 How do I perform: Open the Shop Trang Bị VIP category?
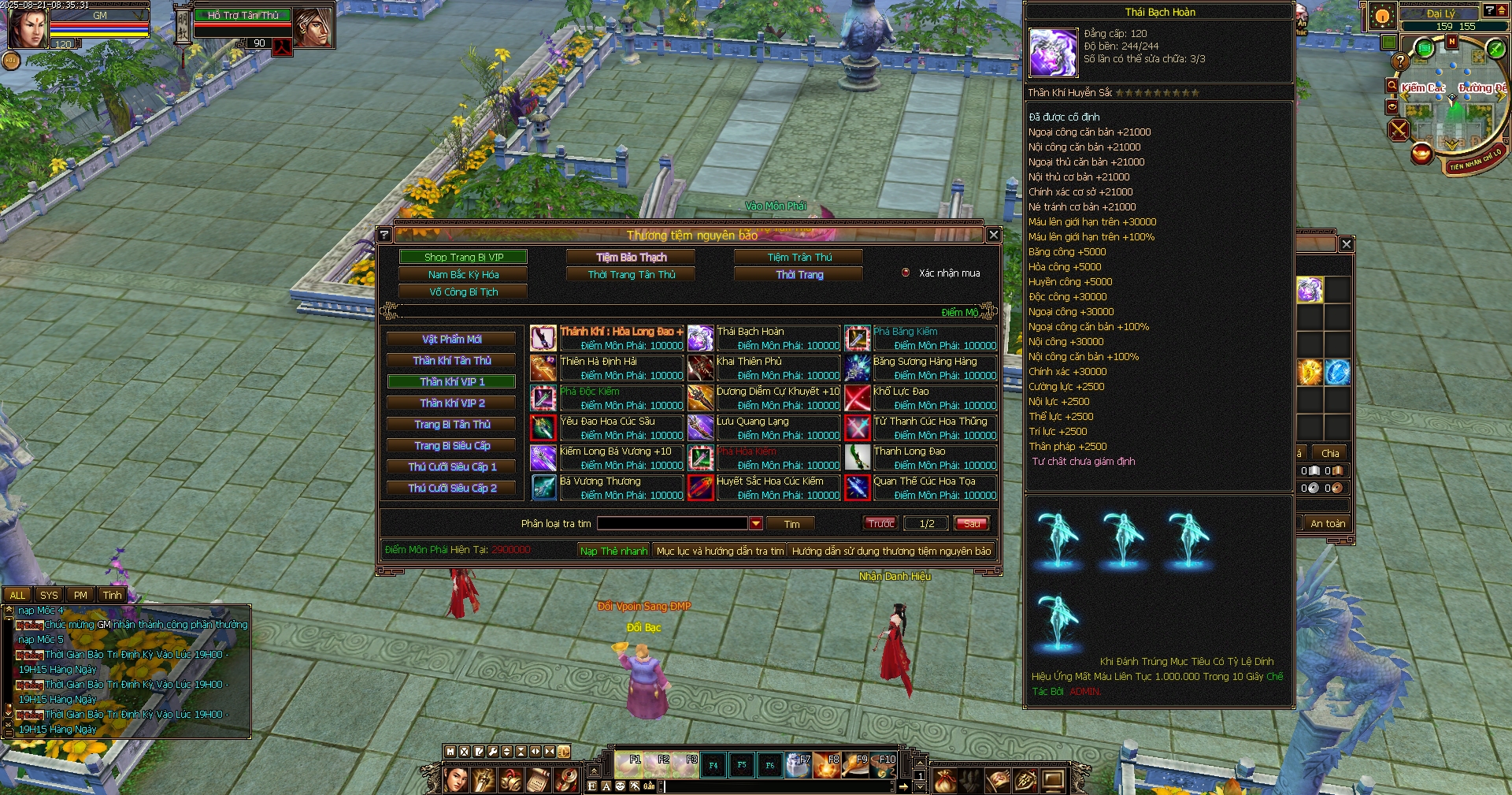point(463,257)
